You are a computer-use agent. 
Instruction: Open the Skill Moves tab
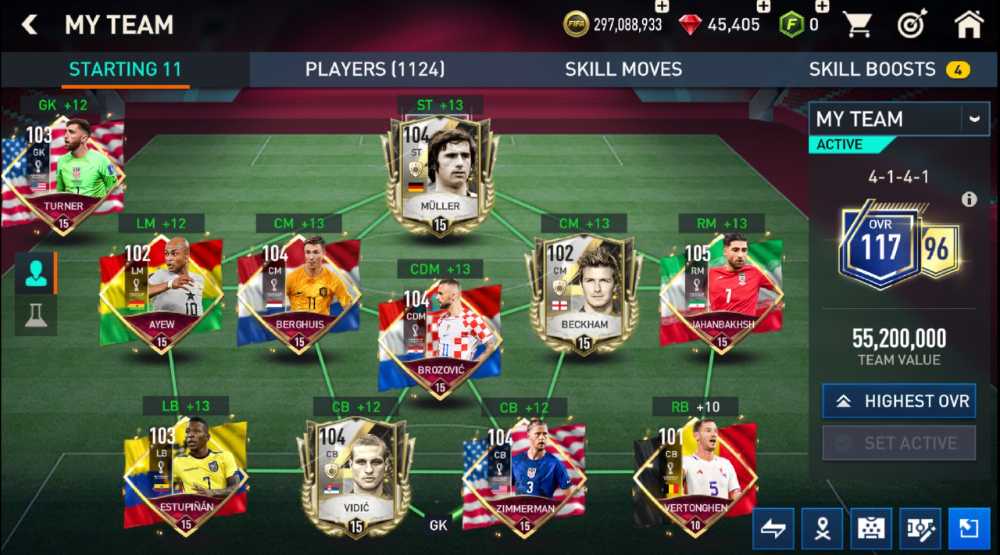623,69
